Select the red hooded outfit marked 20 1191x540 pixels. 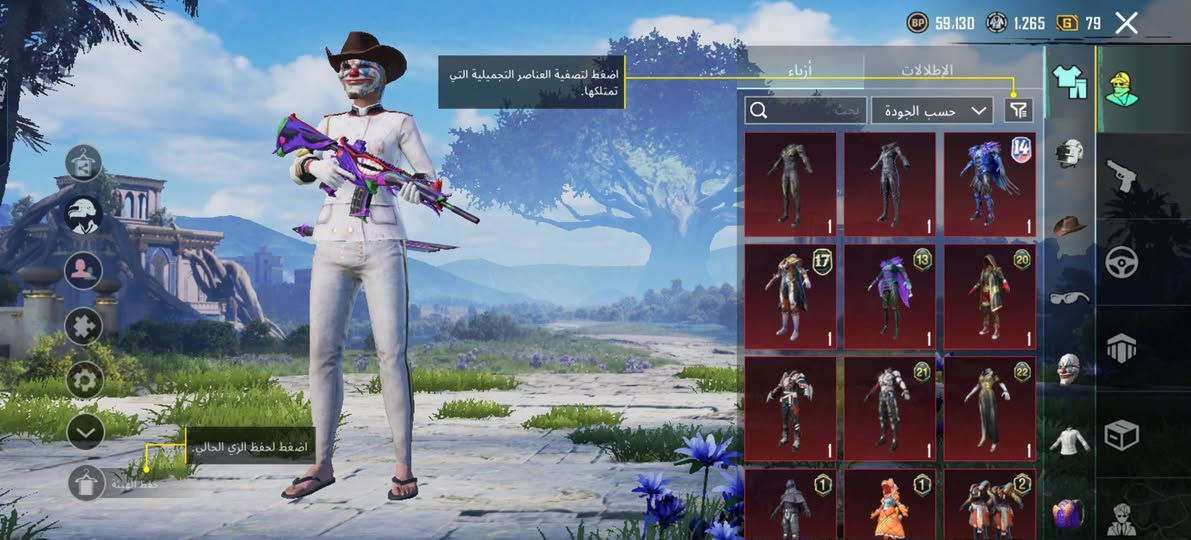(990, 296)
